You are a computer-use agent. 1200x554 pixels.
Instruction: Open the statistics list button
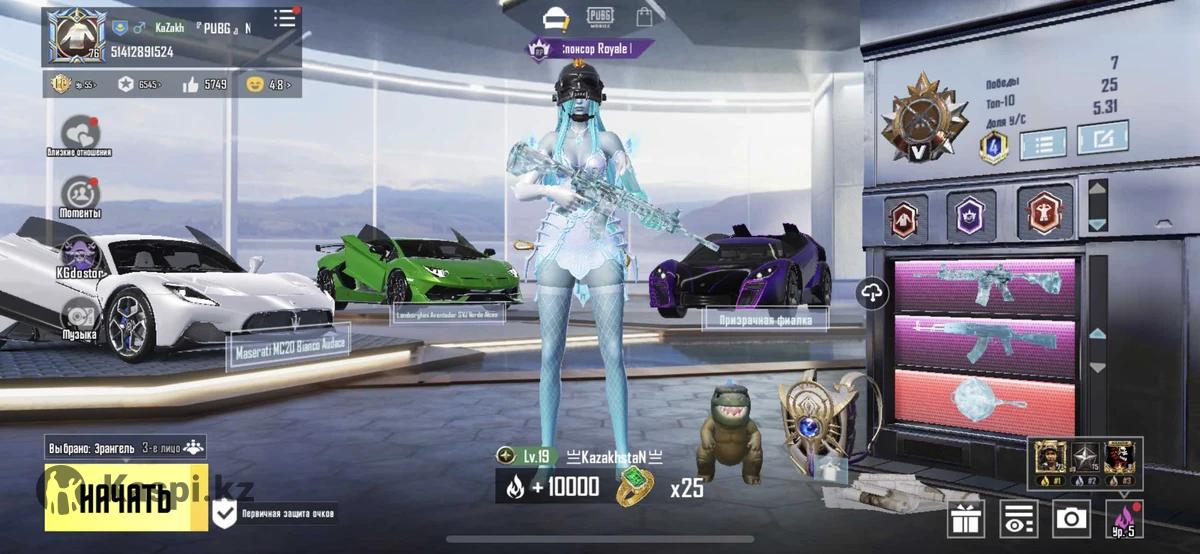click(x=1044, y=143)
